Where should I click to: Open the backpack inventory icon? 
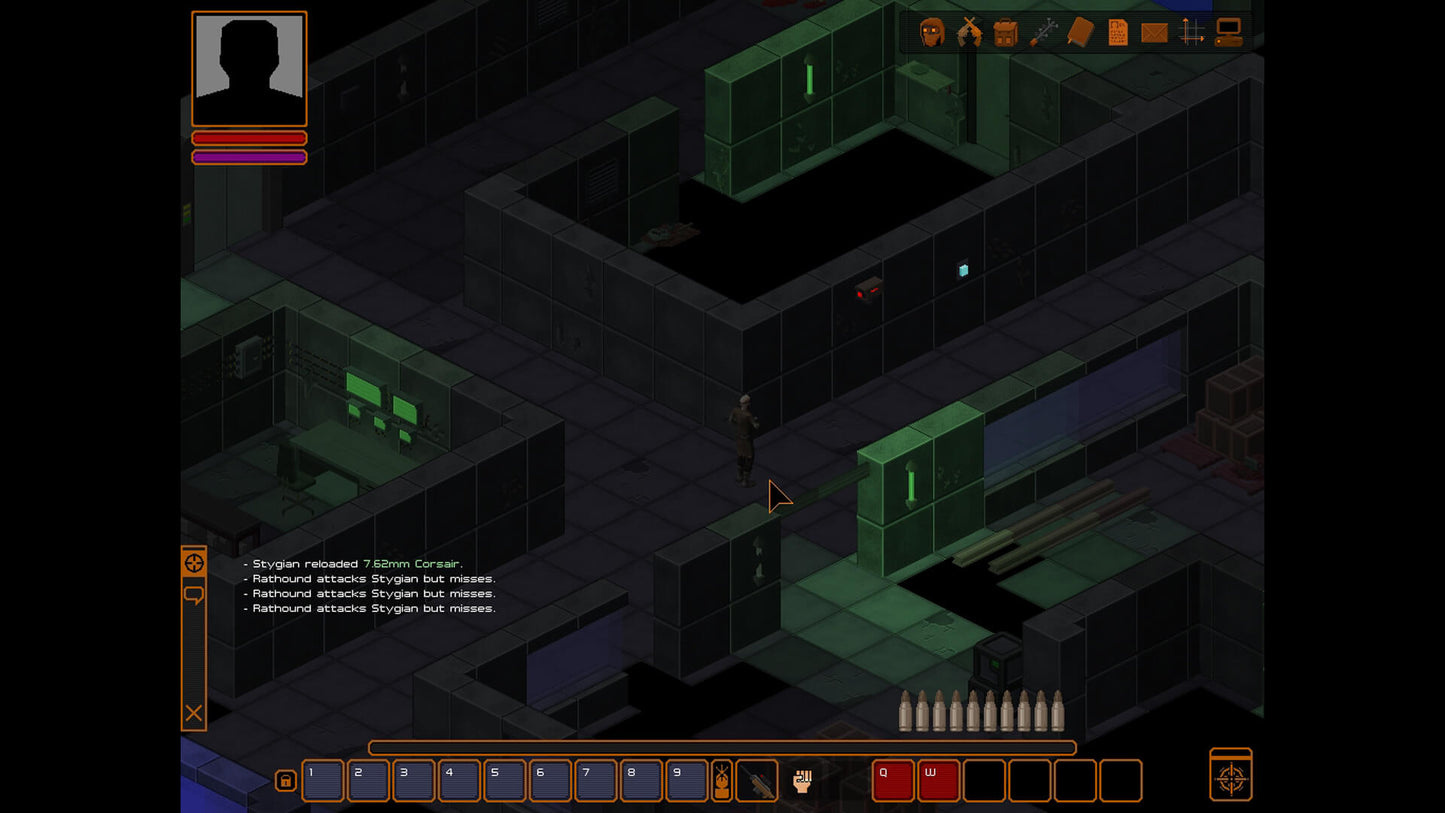(1005, 33)
